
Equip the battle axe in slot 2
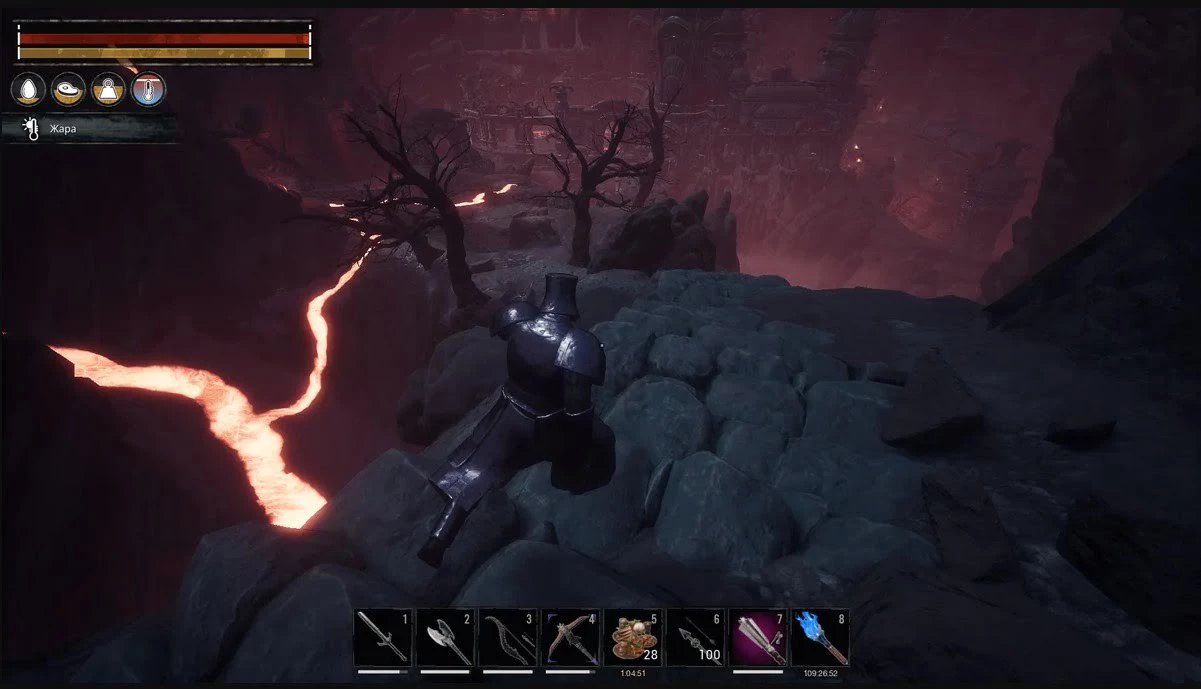[x=445, y=637]
